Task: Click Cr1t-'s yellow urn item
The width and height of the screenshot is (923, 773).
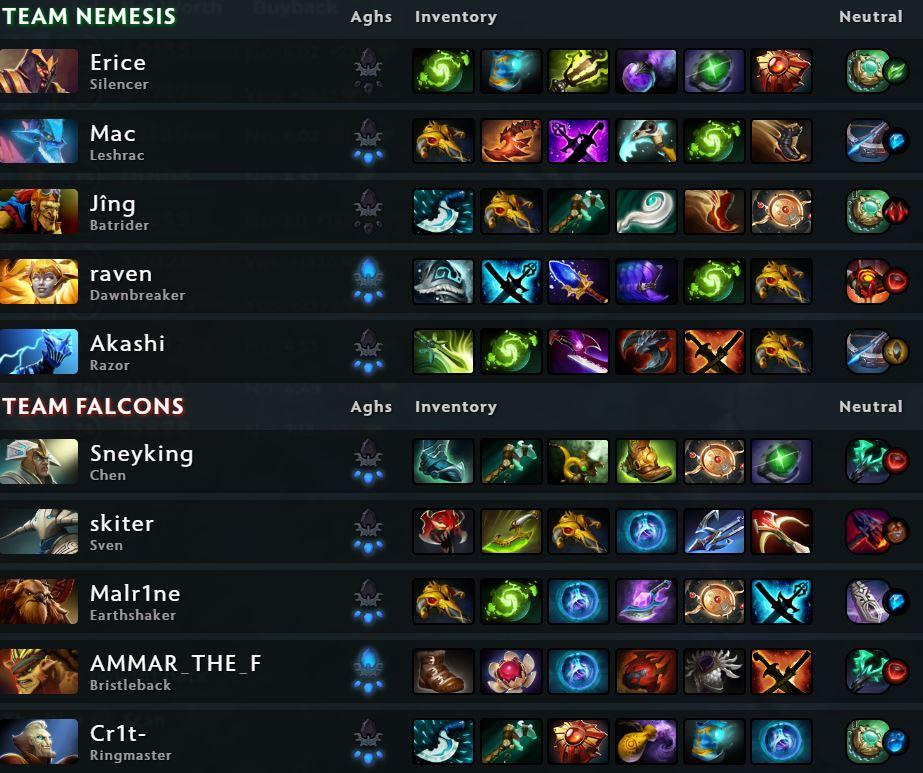Action: [x=646, y=741]
